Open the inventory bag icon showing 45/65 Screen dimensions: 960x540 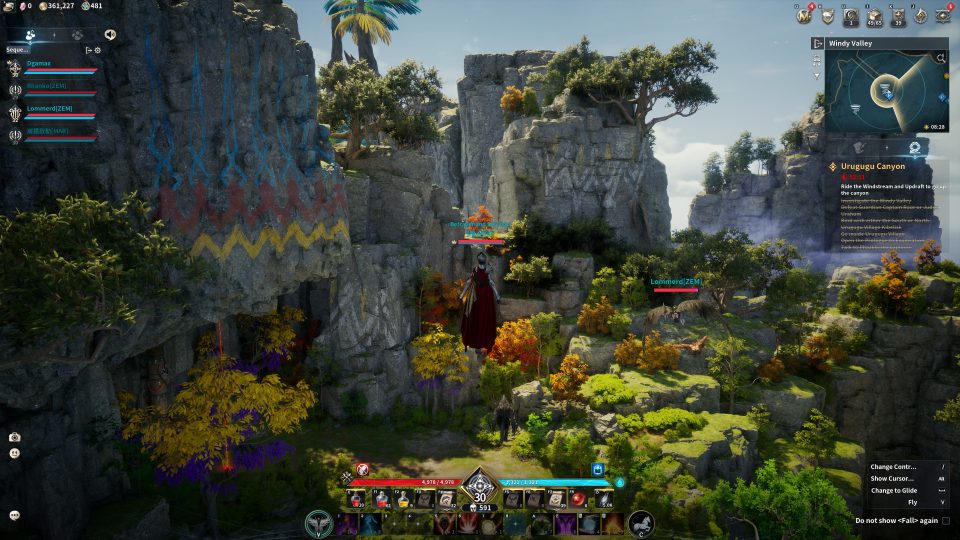coord(875,15)
